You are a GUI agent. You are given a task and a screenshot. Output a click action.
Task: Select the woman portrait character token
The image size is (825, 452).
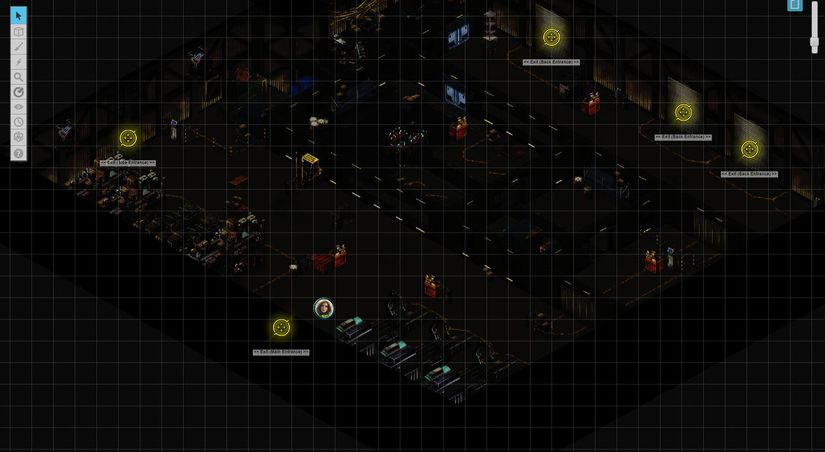(x=323, y=308)
